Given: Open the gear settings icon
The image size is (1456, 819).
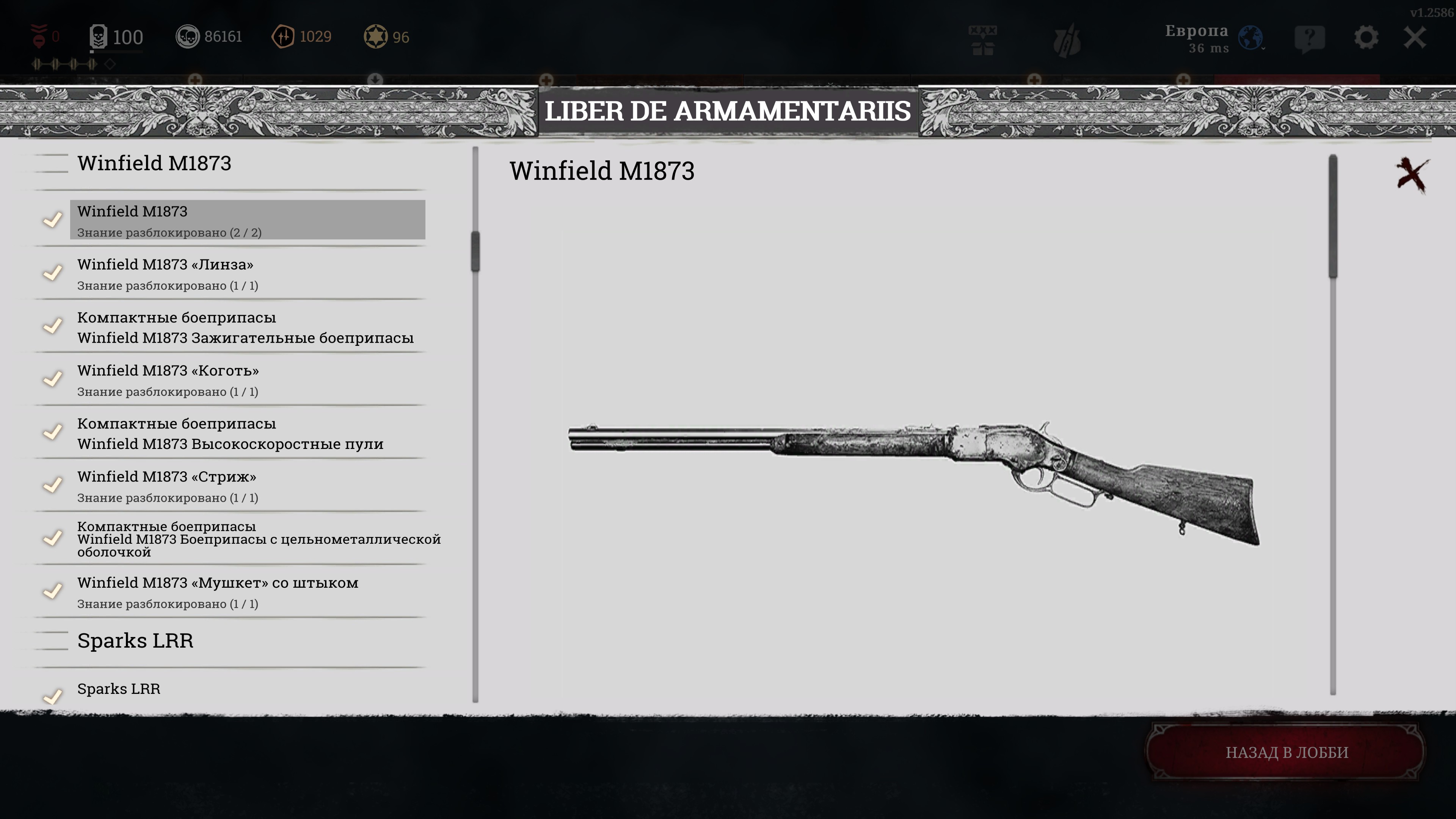Looking at the screenshot, I should (x=1365, y=38).
